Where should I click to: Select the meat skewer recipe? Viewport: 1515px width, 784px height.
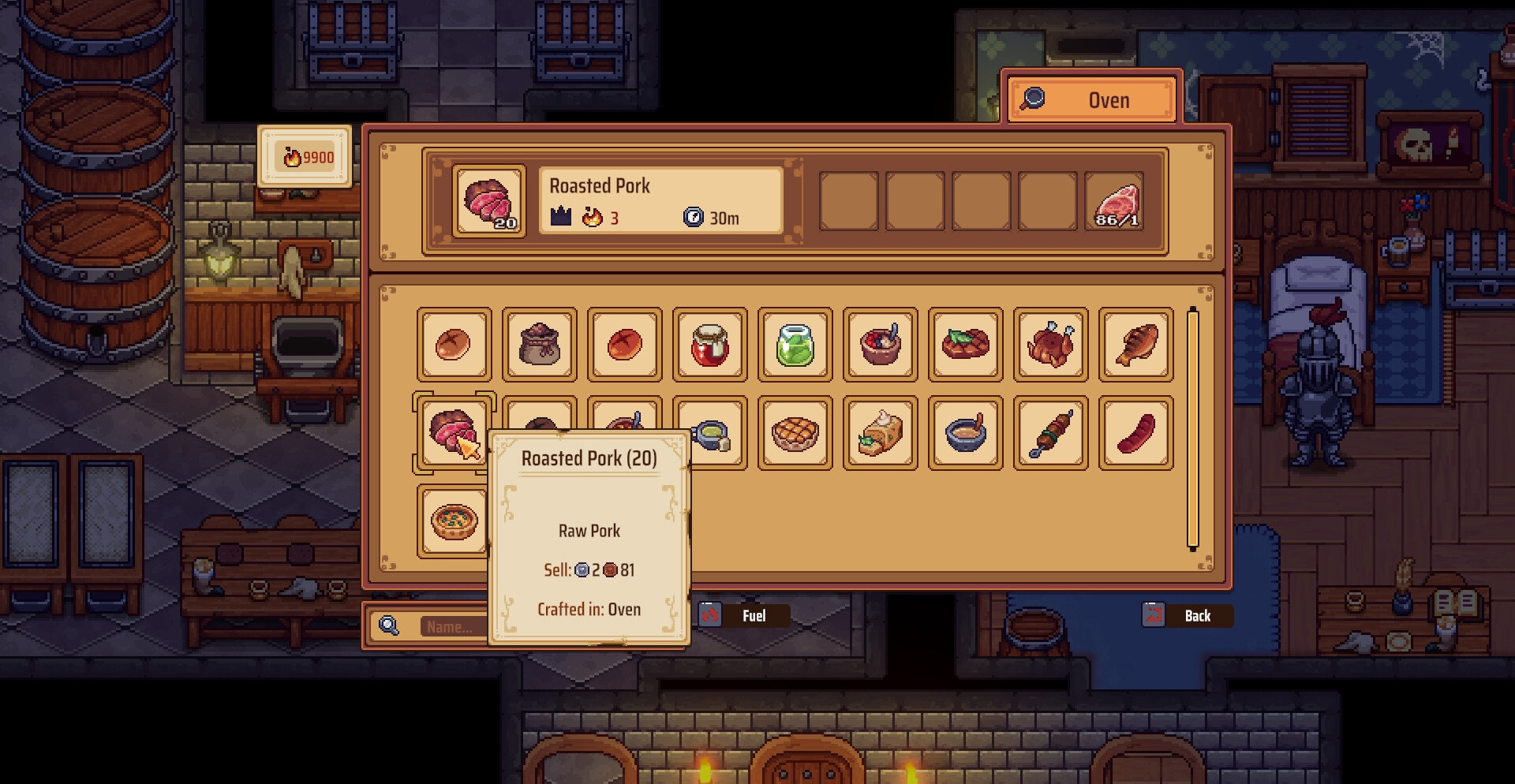pos(1050,433)
